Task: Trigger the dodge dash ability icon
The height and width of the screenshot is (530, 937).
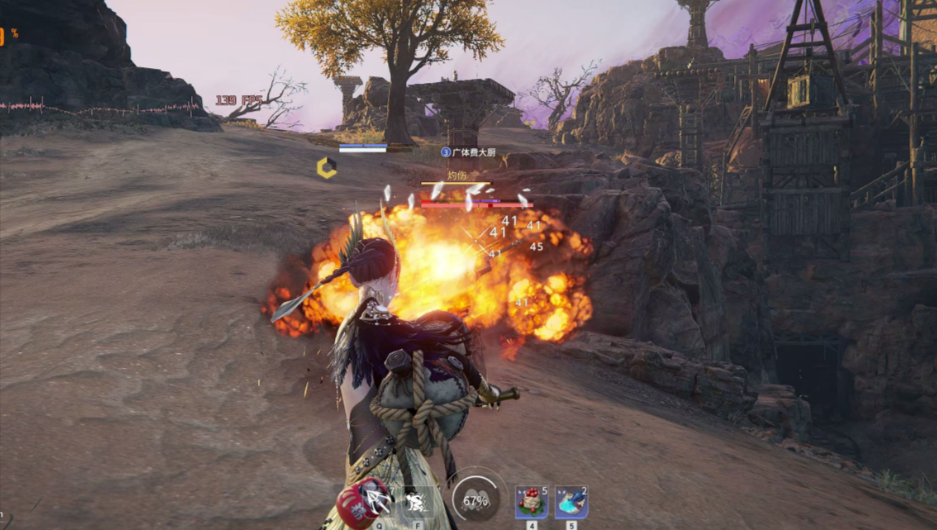Action: tap(415, 502)
